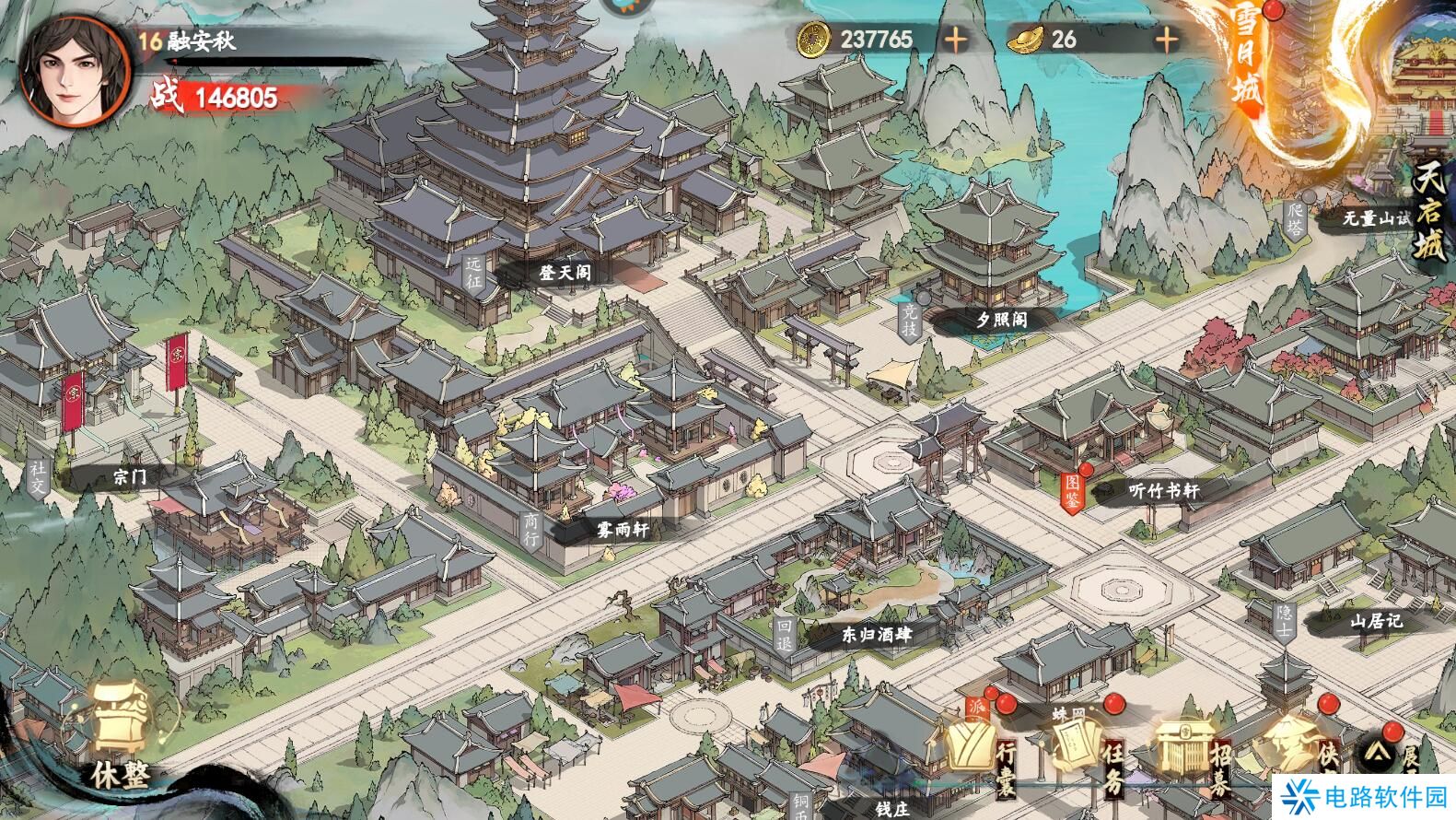Open the 钱庄 bank label
Viewport: 1456px width, 820px height.
pos(891,808)
